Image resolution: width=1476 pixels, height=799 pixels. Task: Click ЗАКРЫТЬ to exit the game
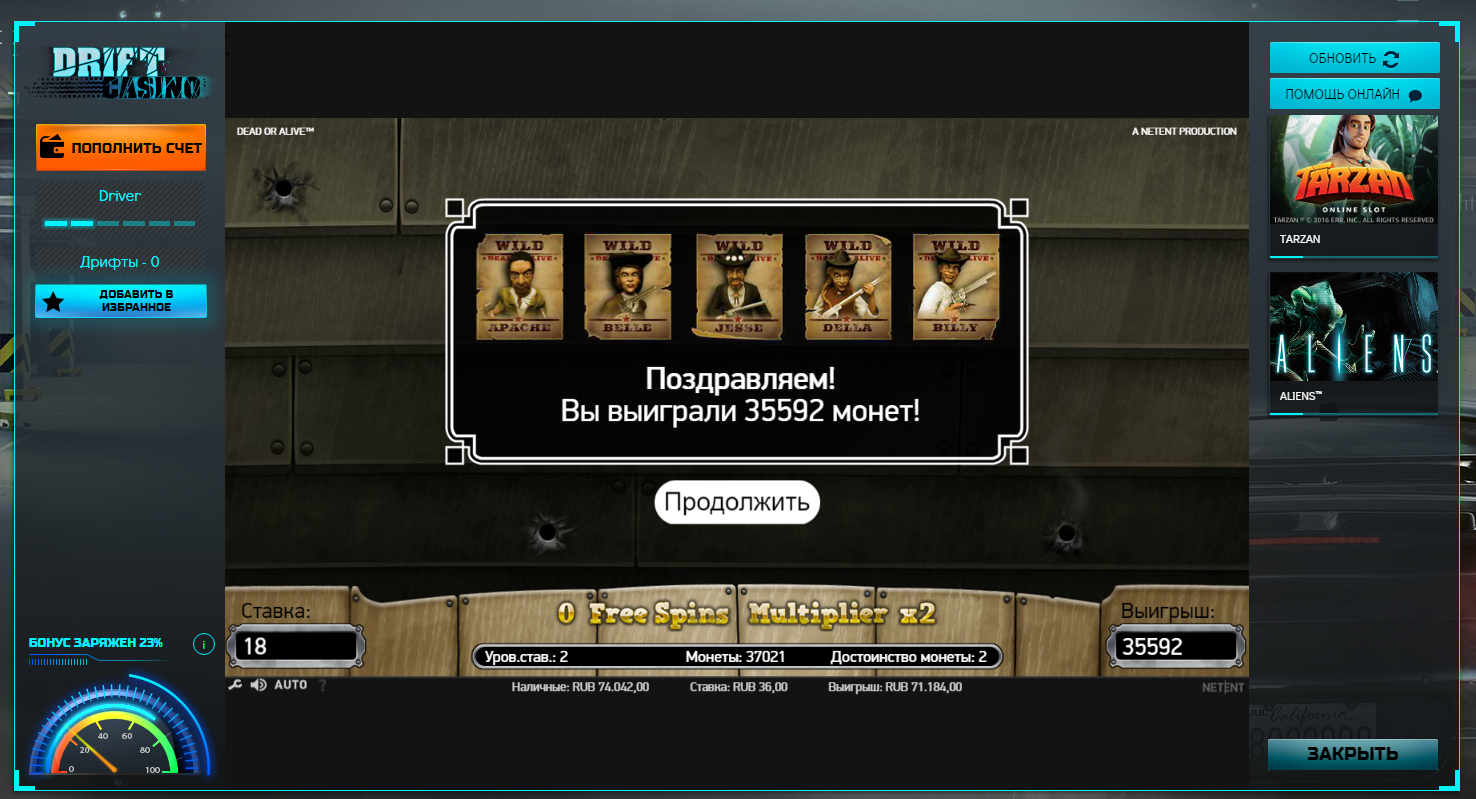click(1353, 754)
